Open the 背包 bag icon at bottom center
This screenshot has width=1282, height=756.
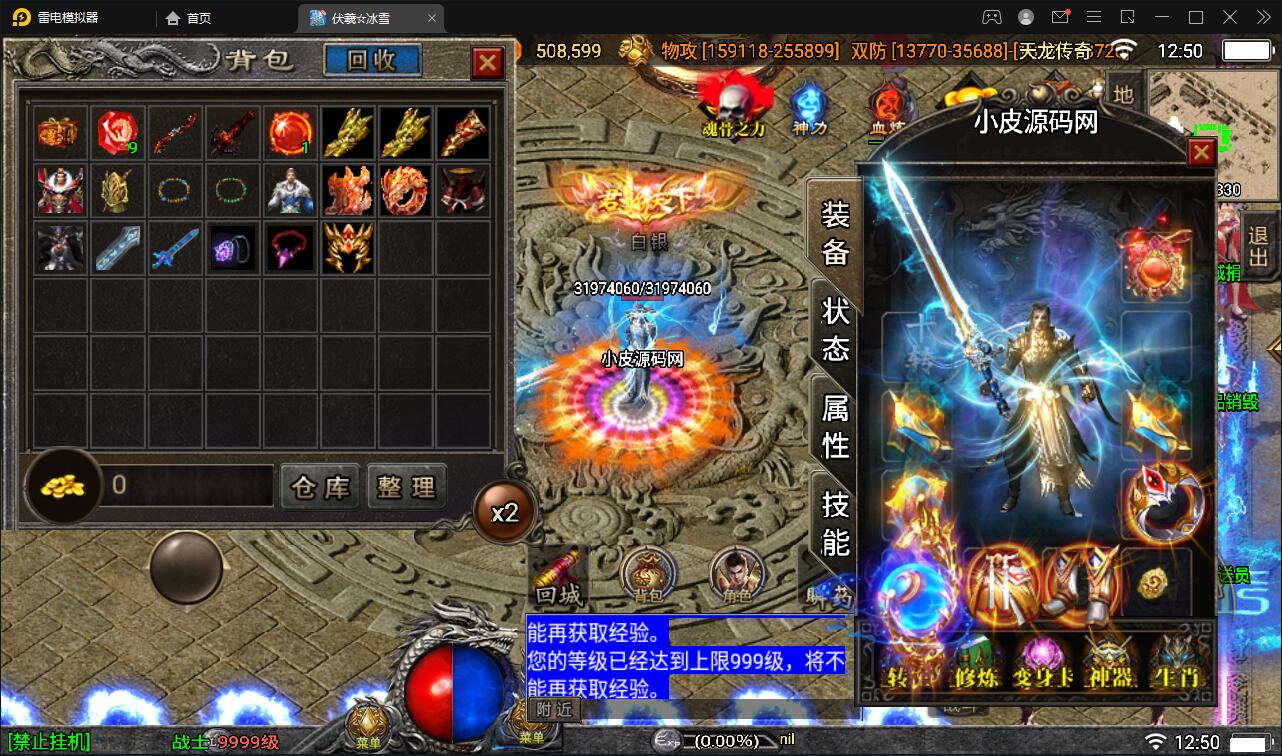click(x=646, y=576)
